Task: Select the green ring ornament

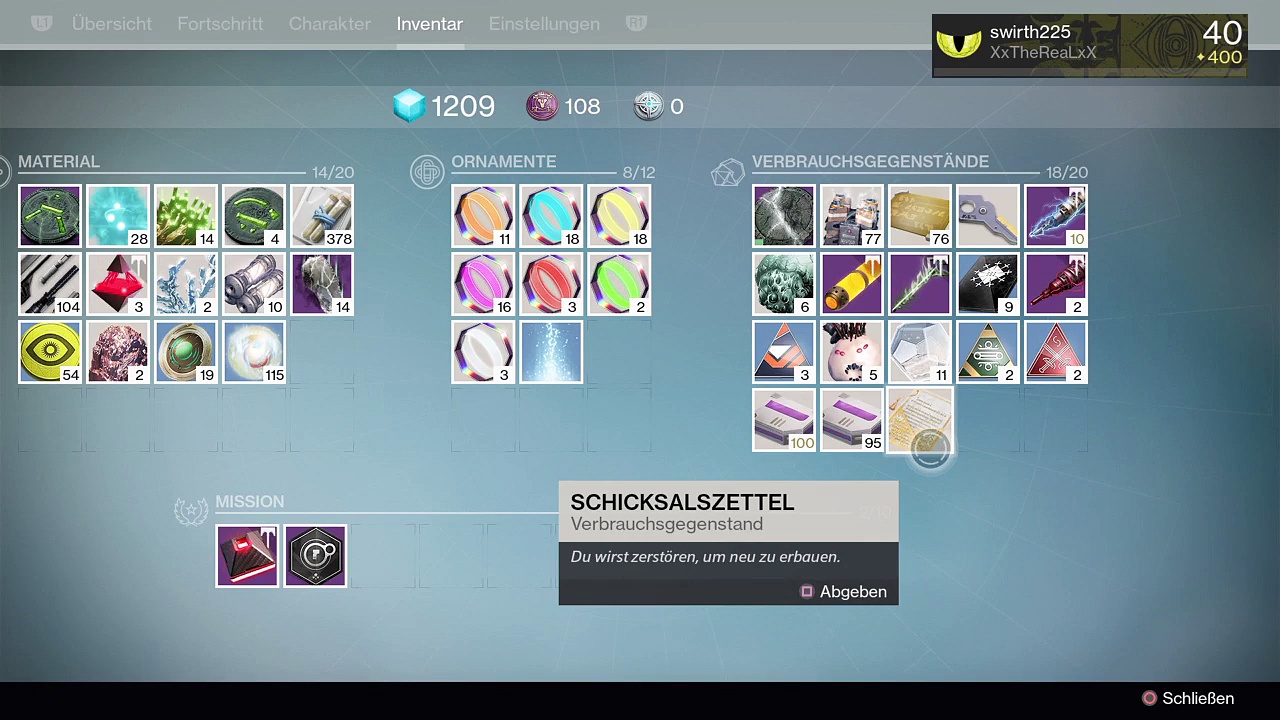Action: 619,284
